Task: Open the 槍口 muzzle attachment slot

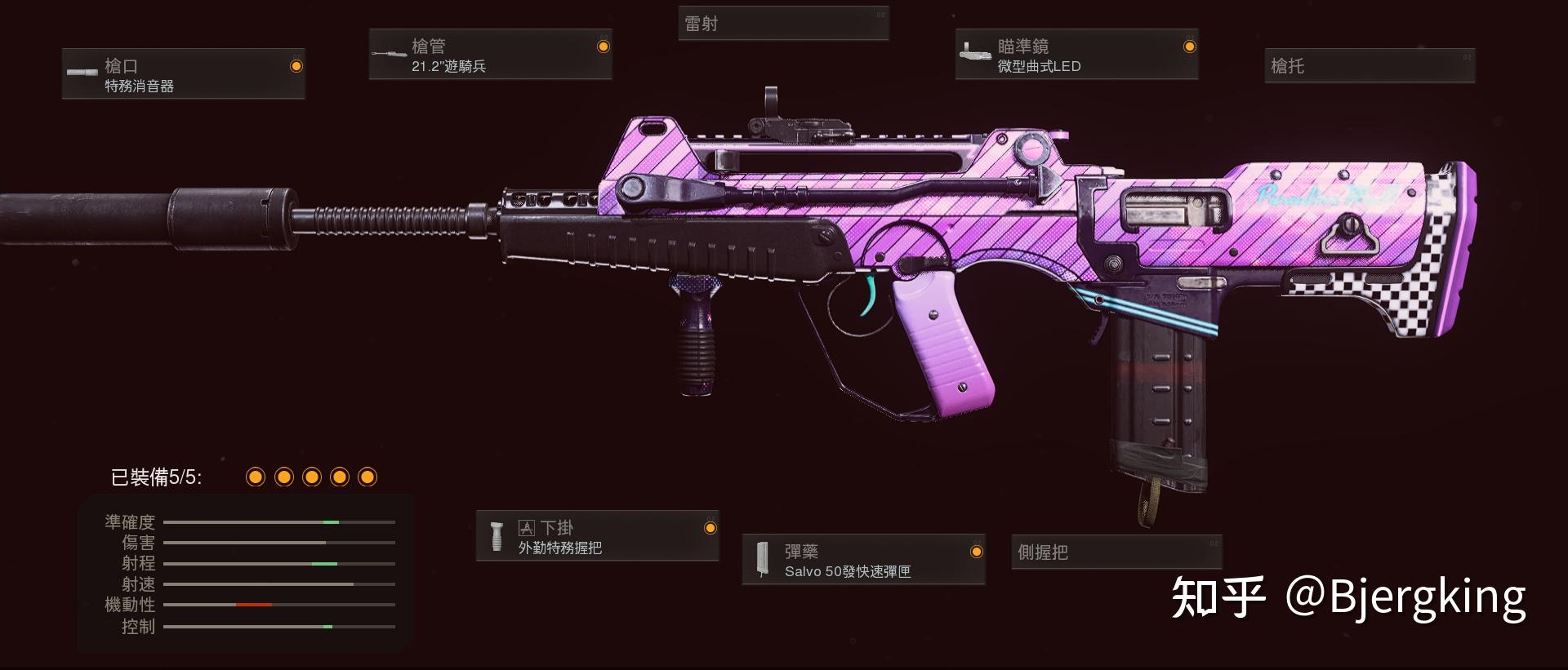Action: [x=184, y=74]
